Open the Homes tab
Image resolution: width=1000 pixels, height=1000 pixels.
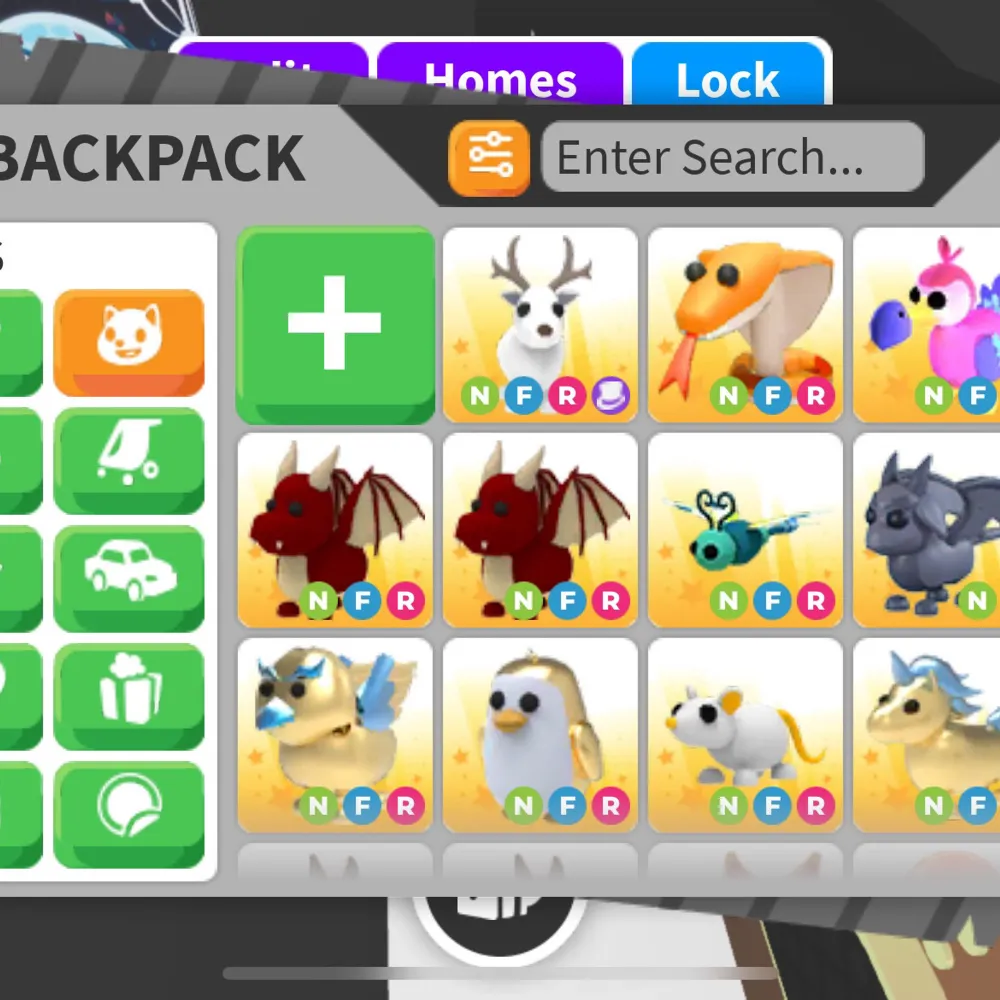tap(500, 78)
